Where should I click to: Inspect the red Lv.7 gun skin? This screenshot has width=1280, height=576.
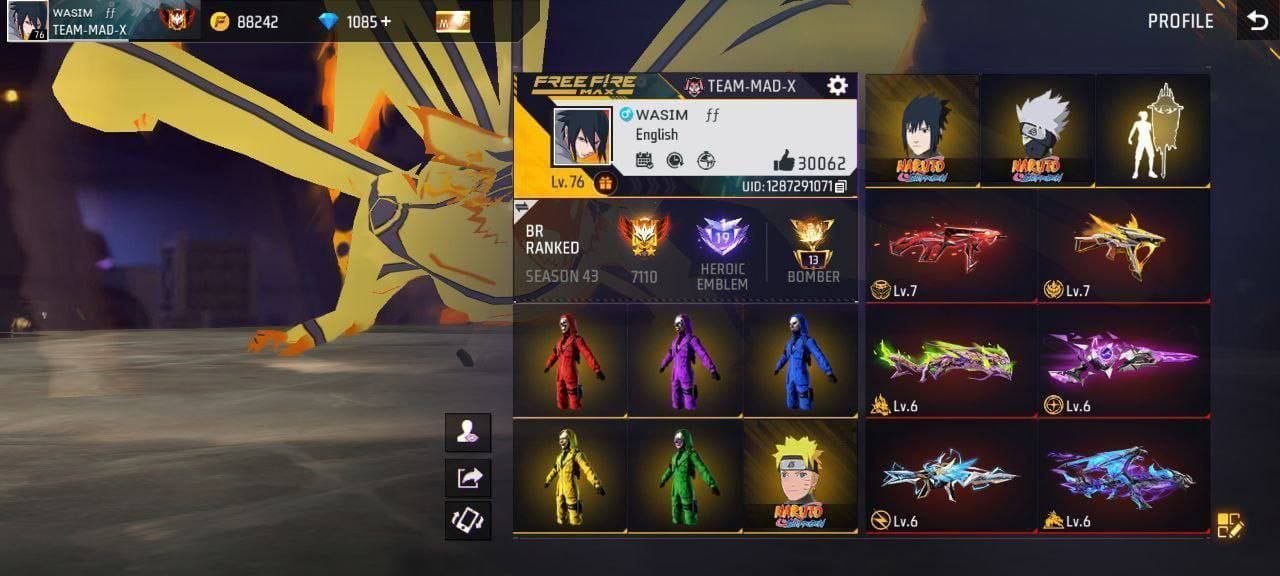[950, 245]
